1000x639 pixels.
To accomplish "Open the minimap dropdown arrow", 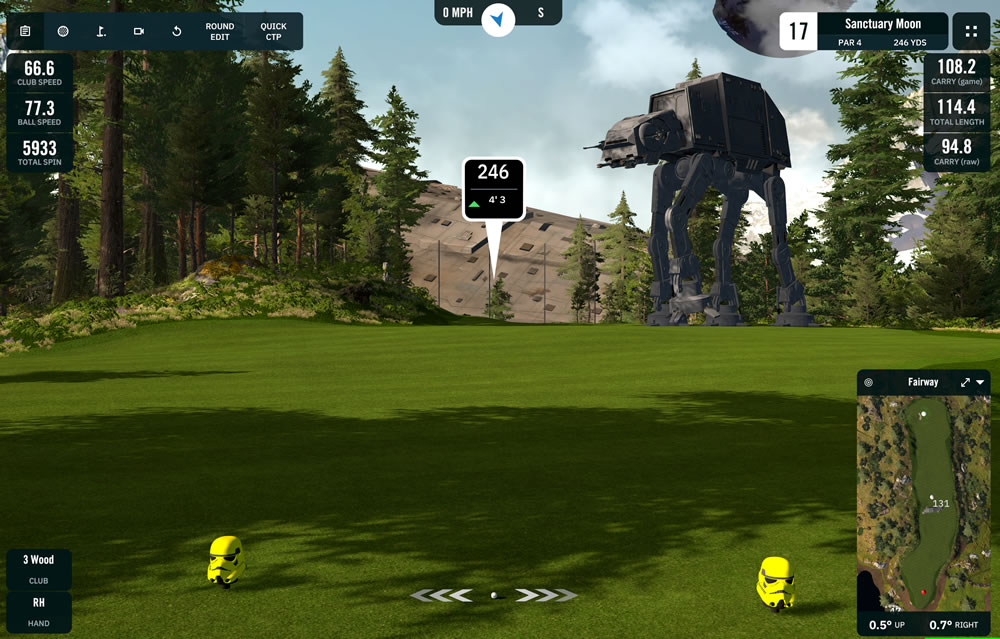I will tap(981, 382).
